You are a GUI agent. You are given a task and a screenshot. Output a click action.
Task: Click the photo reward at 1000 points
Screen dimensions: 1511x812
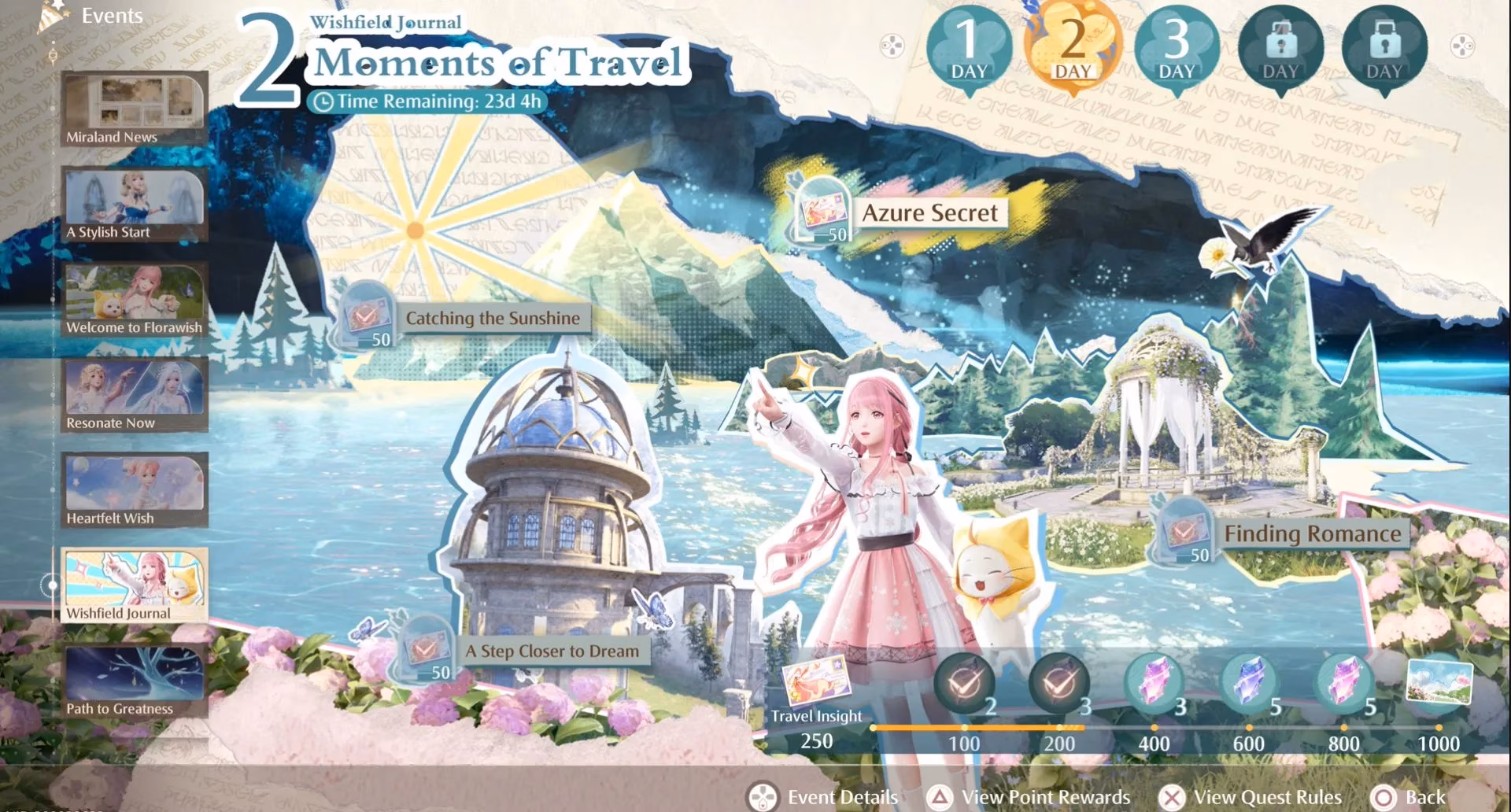click(1439, 683)
